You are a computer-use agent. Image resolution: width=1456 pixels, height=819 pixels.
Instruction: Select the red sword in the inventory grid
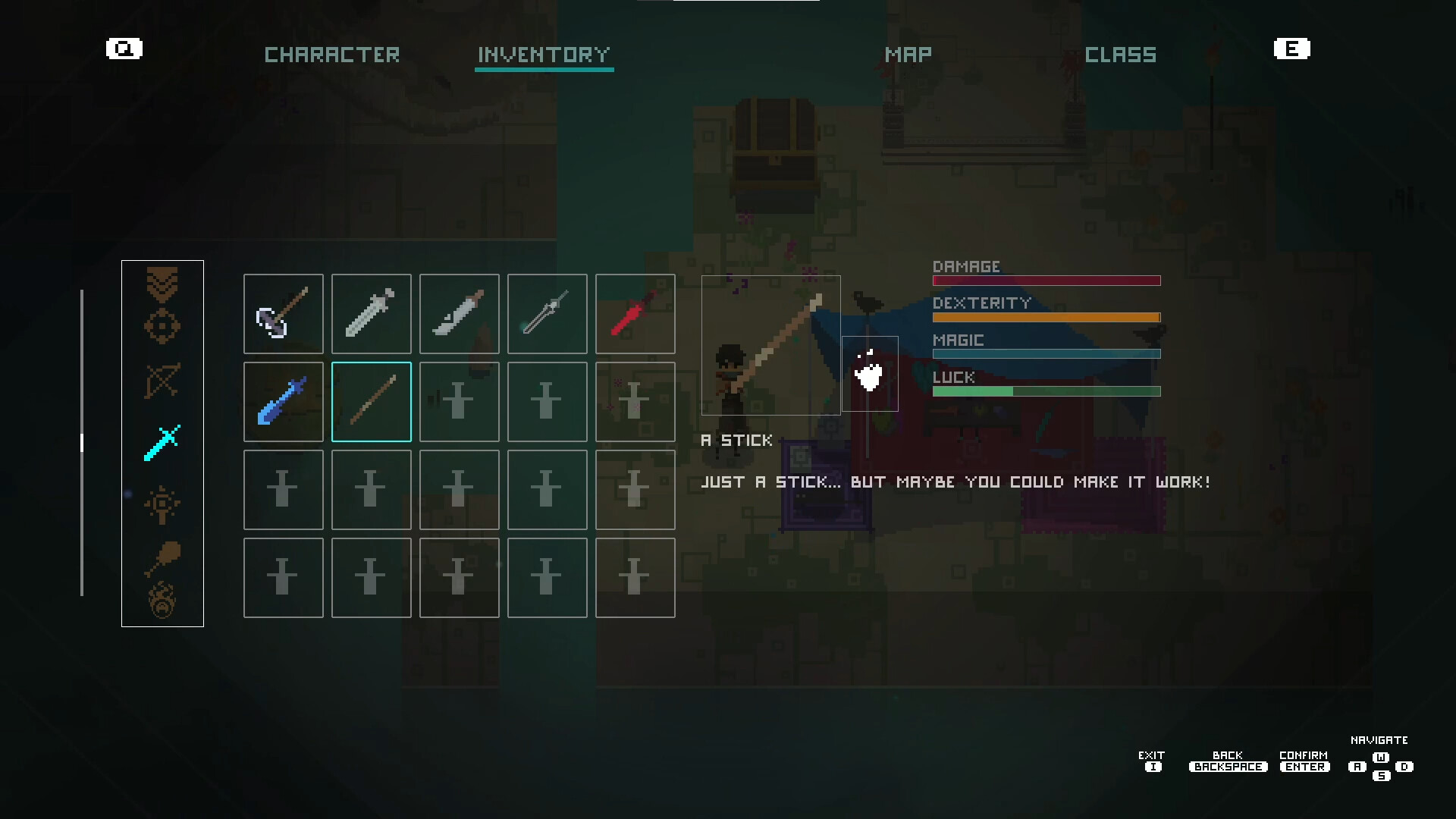tap(635, 314)
